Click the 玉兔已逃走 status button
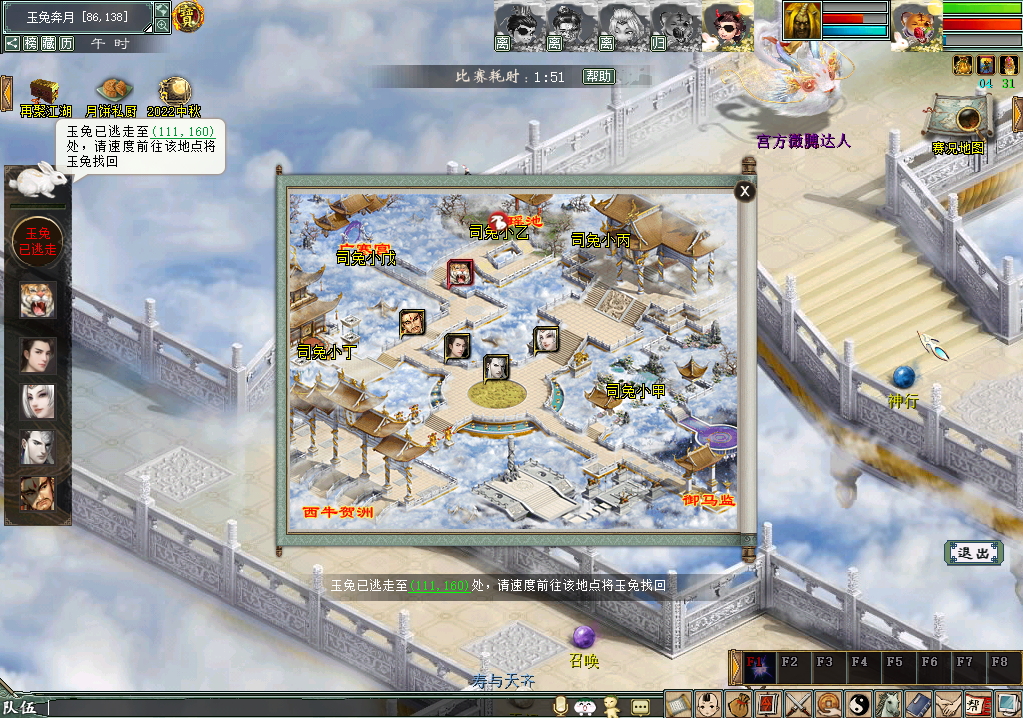 coord(38,242)
